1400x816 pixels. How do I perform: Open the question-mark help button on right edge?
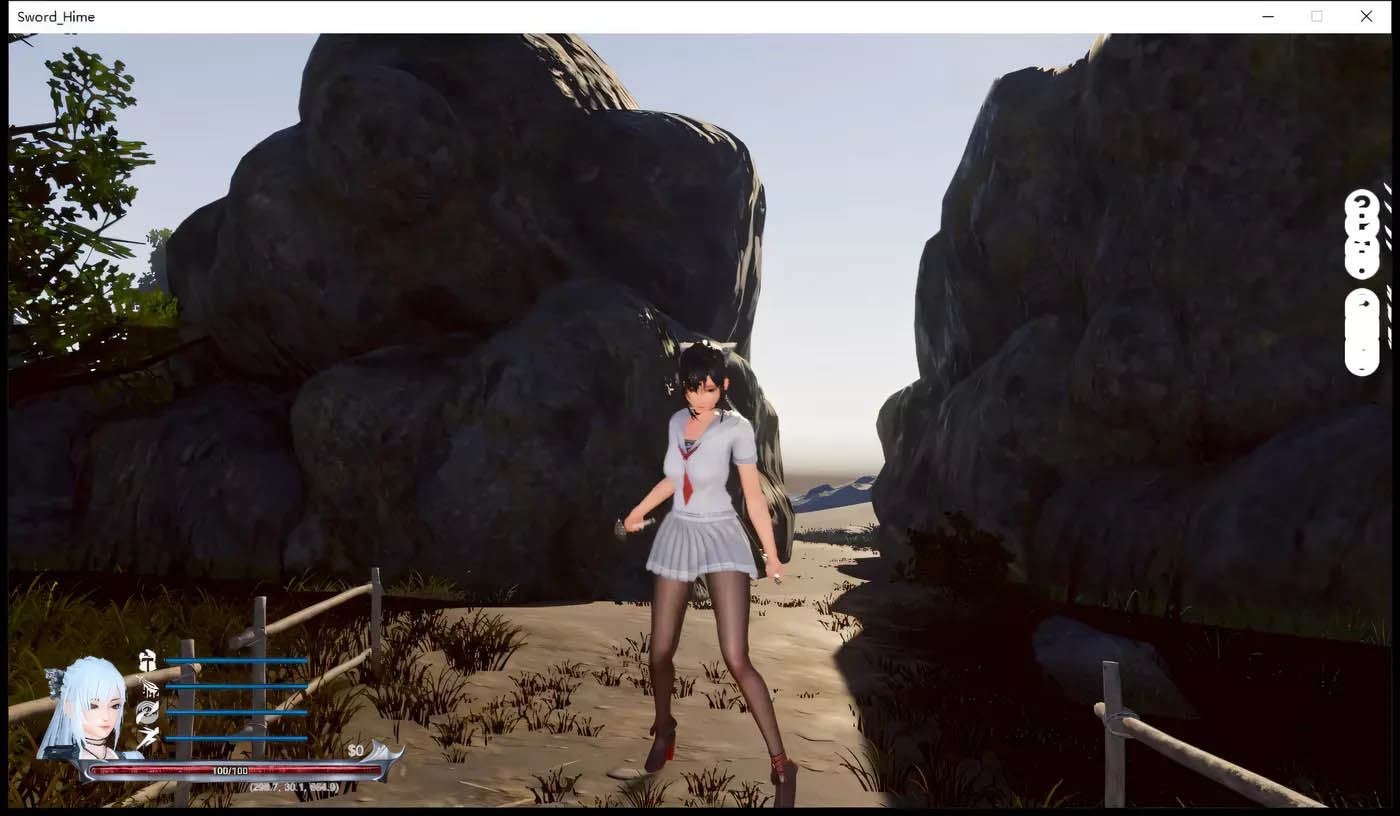pos(1361,203)
